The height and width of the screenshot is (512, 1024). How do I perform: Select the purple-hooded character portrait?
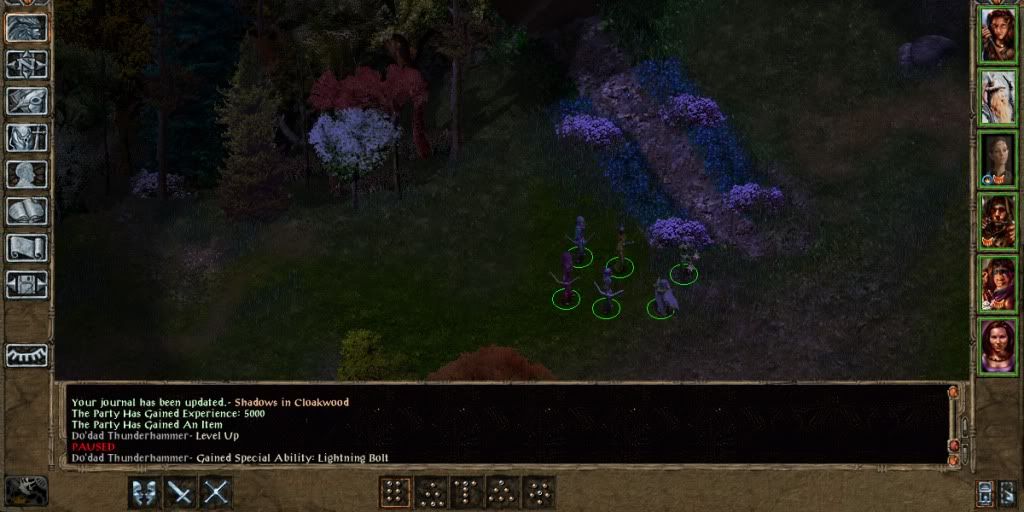(997, 283)
